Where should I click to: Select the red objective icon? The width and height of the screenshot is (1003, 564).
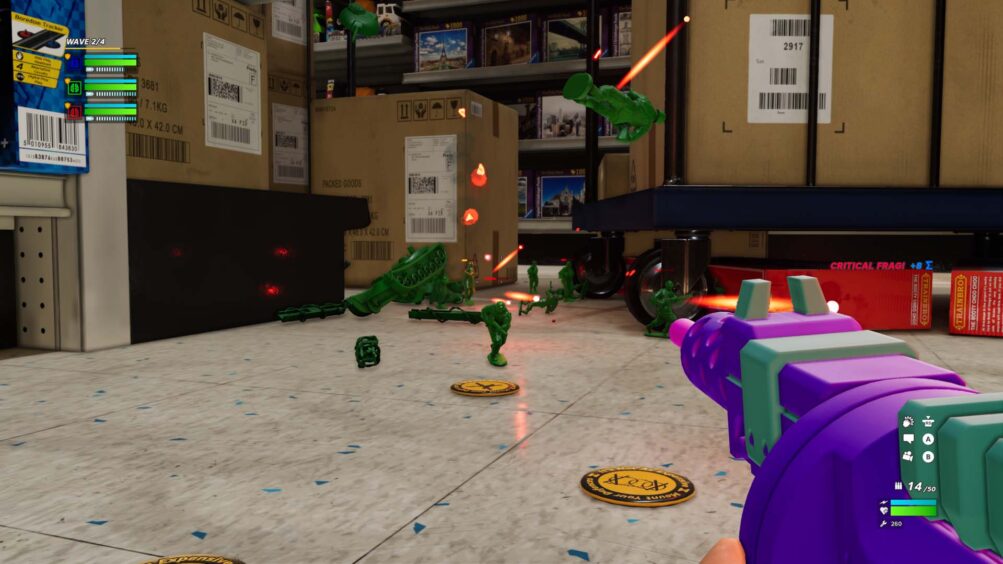click(74, 112)
